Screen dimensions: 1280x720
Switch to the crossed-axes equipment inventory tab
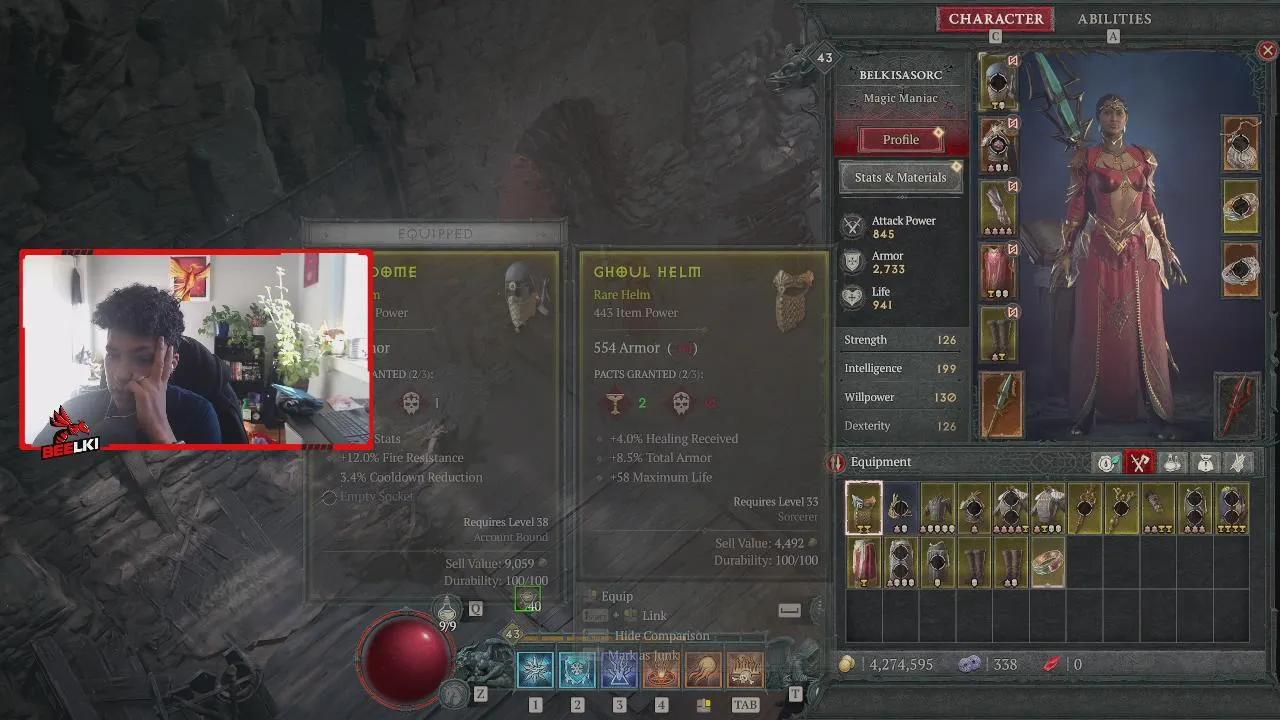click(x=1139, y=462)
